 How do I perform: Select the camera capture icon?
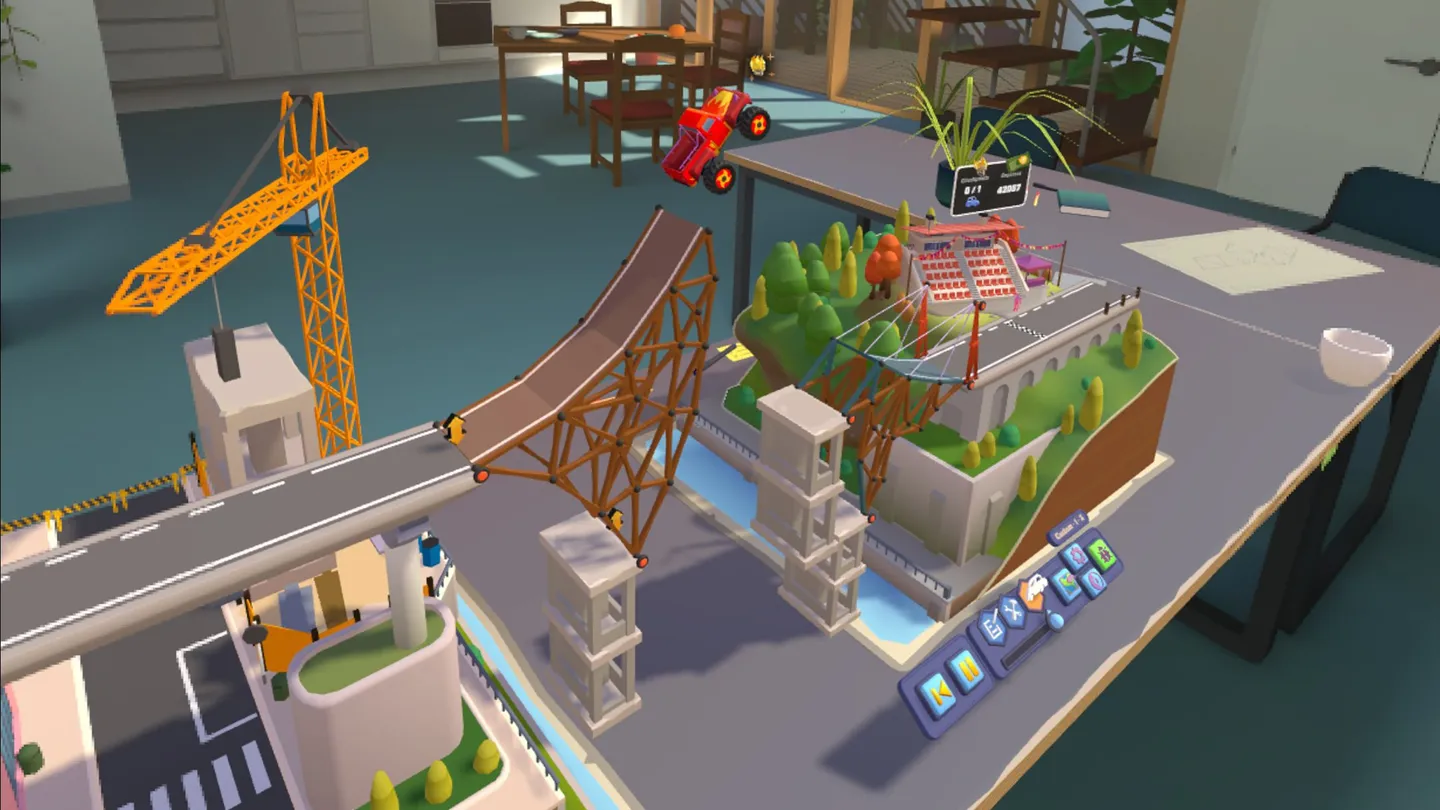point(1094,583)
